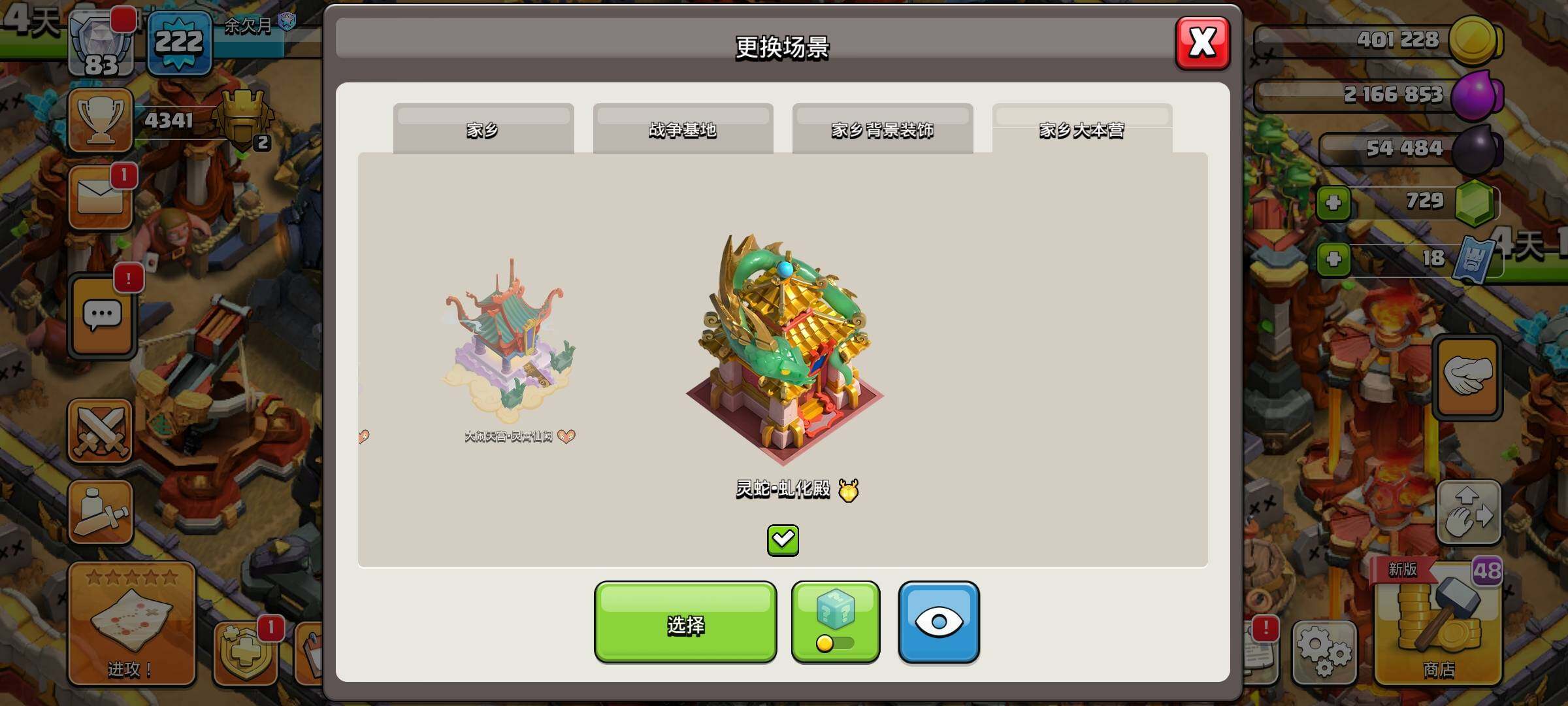Switch to the 家乡 tab

tap(483, 129)
